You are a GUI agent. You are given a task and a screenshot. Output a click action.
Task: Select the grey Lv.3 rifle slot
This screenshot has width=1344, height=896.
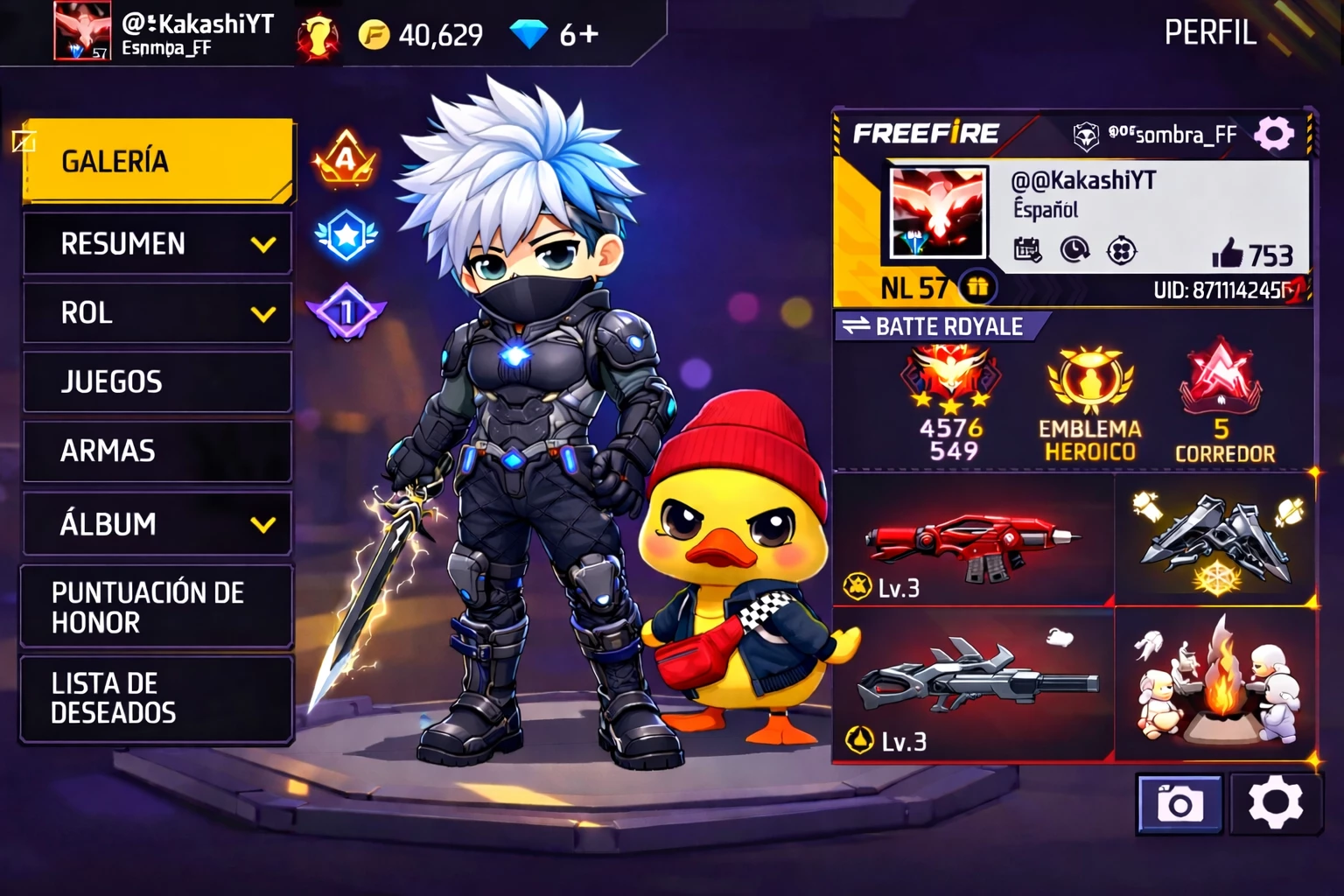click(x=972, y=685)
